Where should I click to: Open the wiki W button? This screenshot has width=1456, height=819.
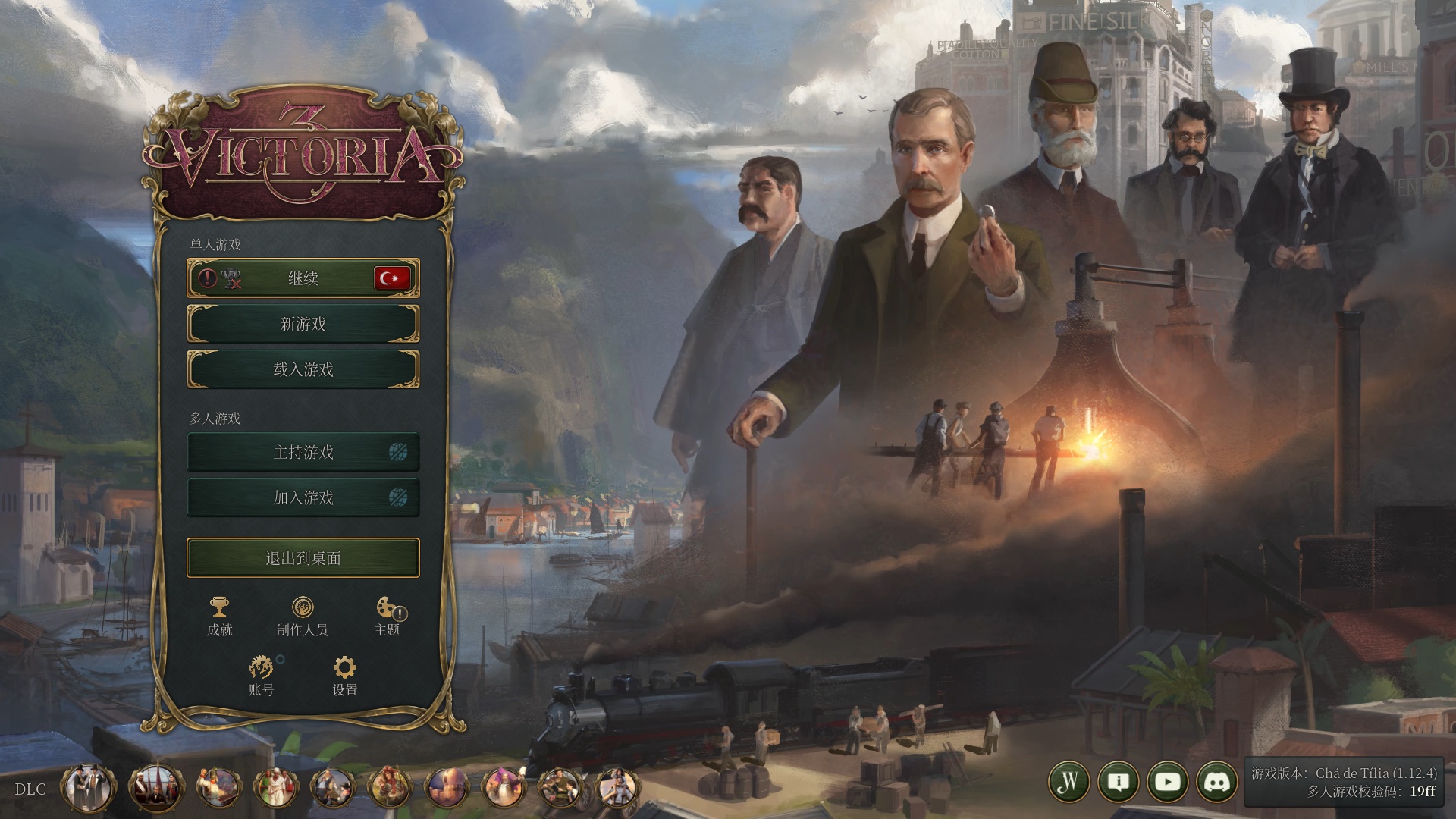[x=1069, y=782]
